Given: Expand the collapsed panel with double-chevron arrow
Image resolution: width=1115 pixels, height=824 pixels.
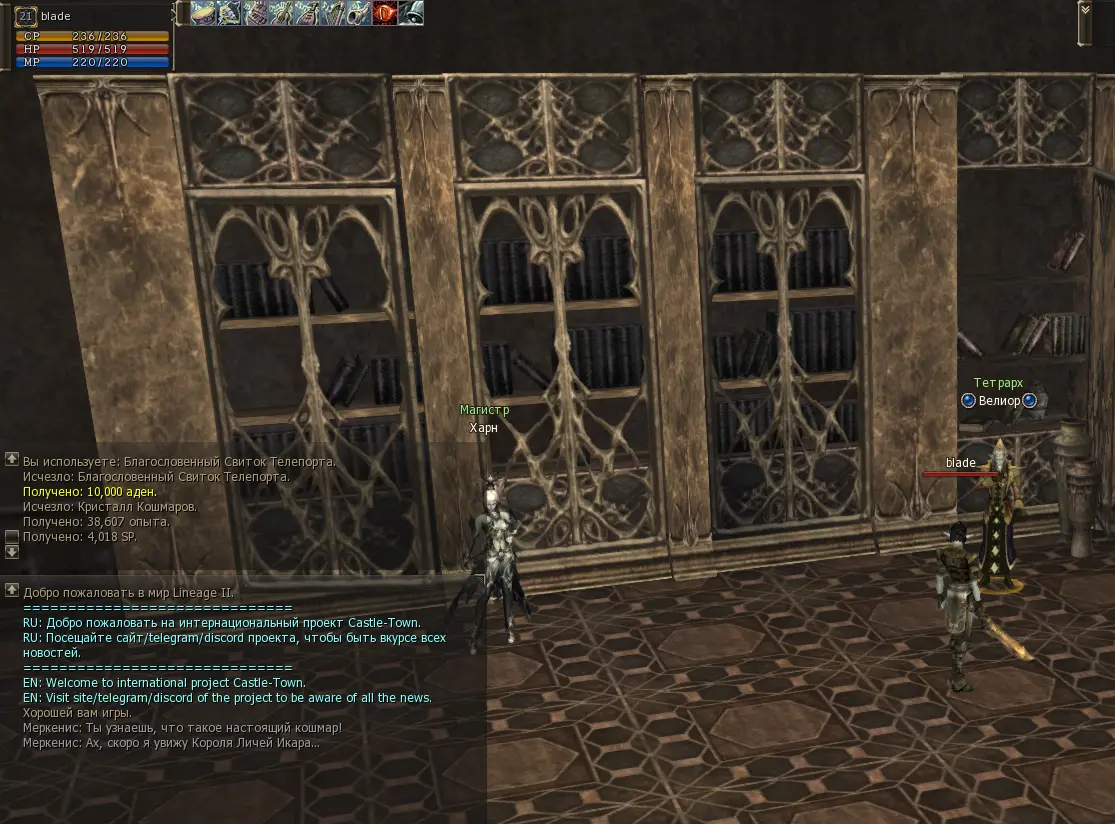Looking at the screenshot, I should point(1085,10).
